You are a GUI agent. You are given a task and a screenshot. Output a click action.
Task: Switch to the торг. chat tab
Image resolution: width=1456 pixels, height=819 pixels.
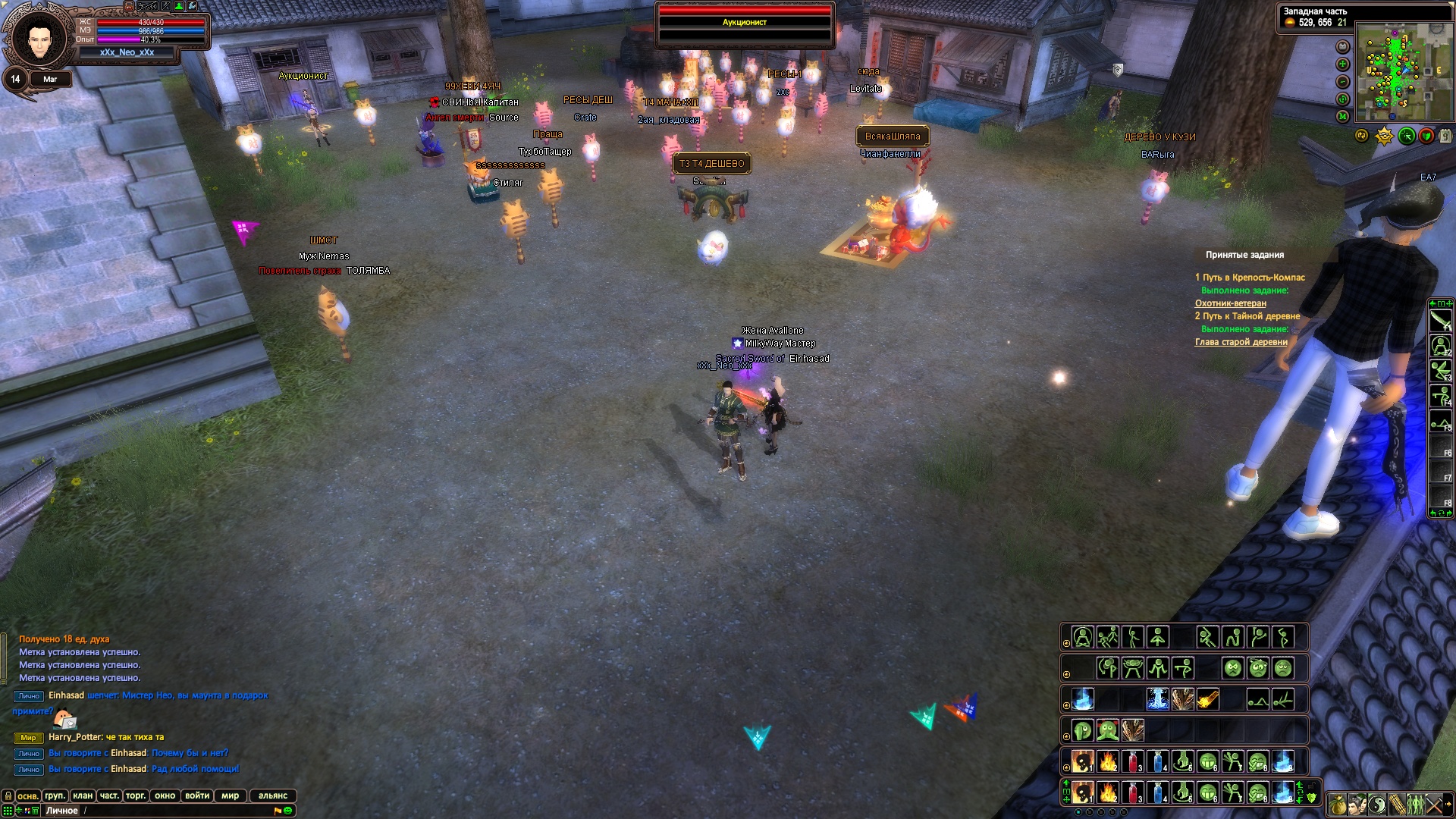pos(136,795)
